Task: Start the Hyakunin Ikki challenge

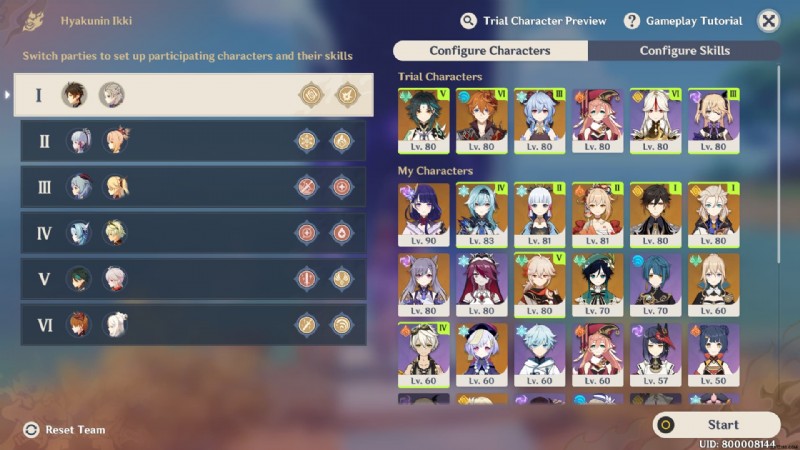Action: click(716, 425)
